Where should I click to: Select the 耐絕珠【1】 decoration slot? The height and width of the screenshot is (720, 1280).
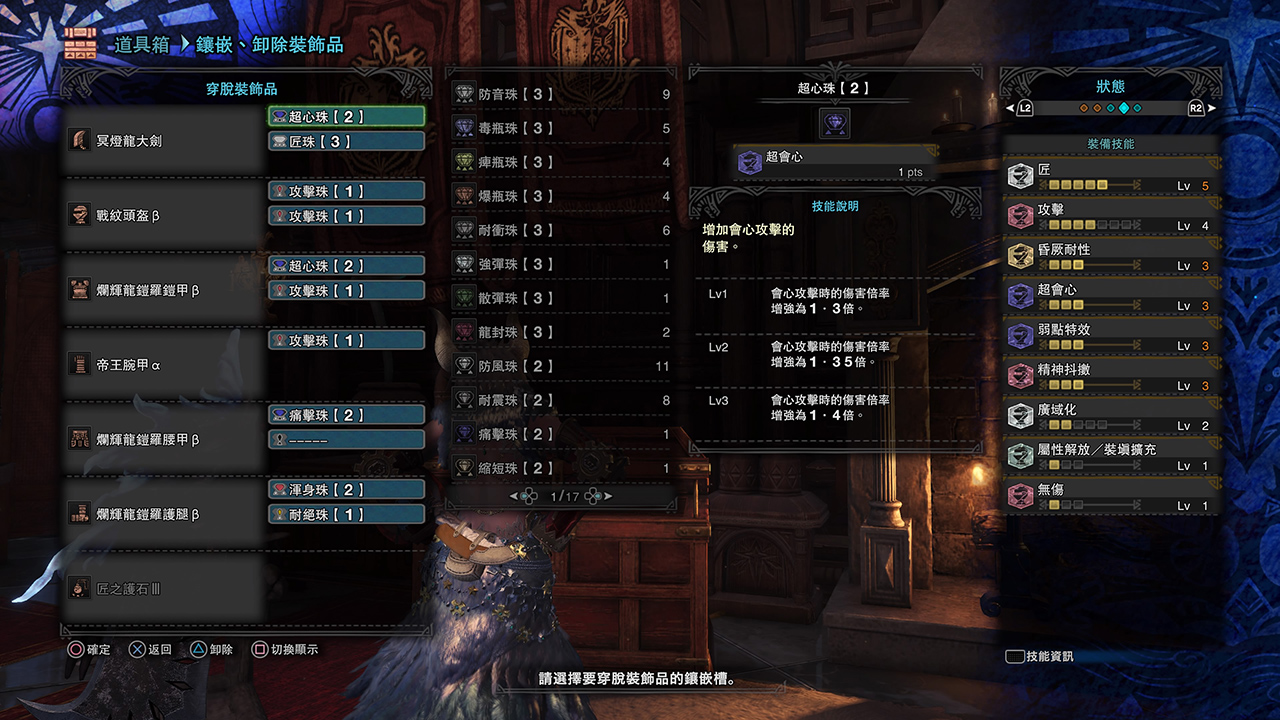coord(346,514)
